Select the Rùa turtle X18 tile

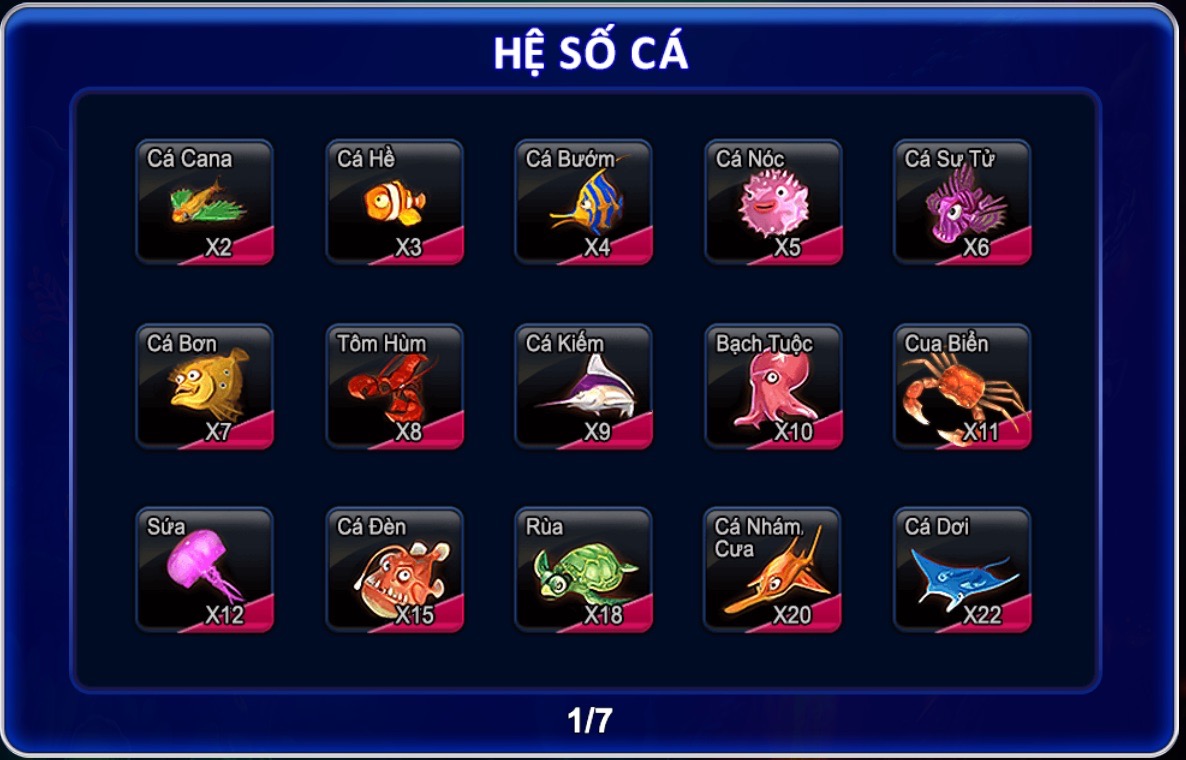(x=583, y=570)
